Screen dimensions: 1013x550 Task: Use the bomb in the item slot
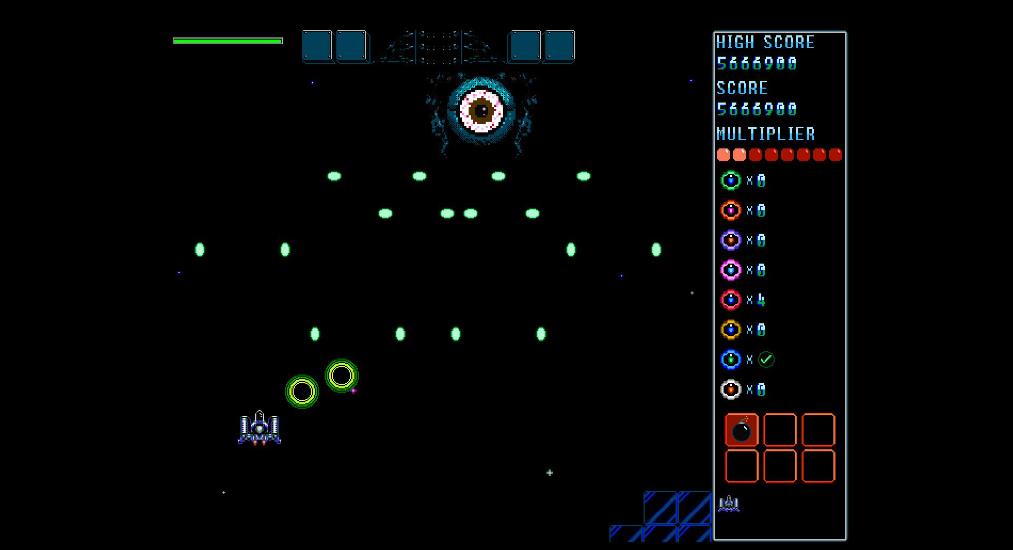click(742, 430)
